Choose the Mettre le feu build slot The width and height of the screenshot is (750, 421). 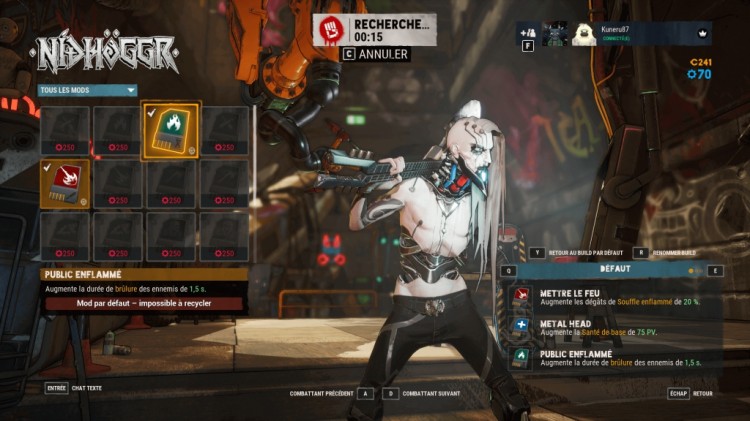click(x=612, y=297)
